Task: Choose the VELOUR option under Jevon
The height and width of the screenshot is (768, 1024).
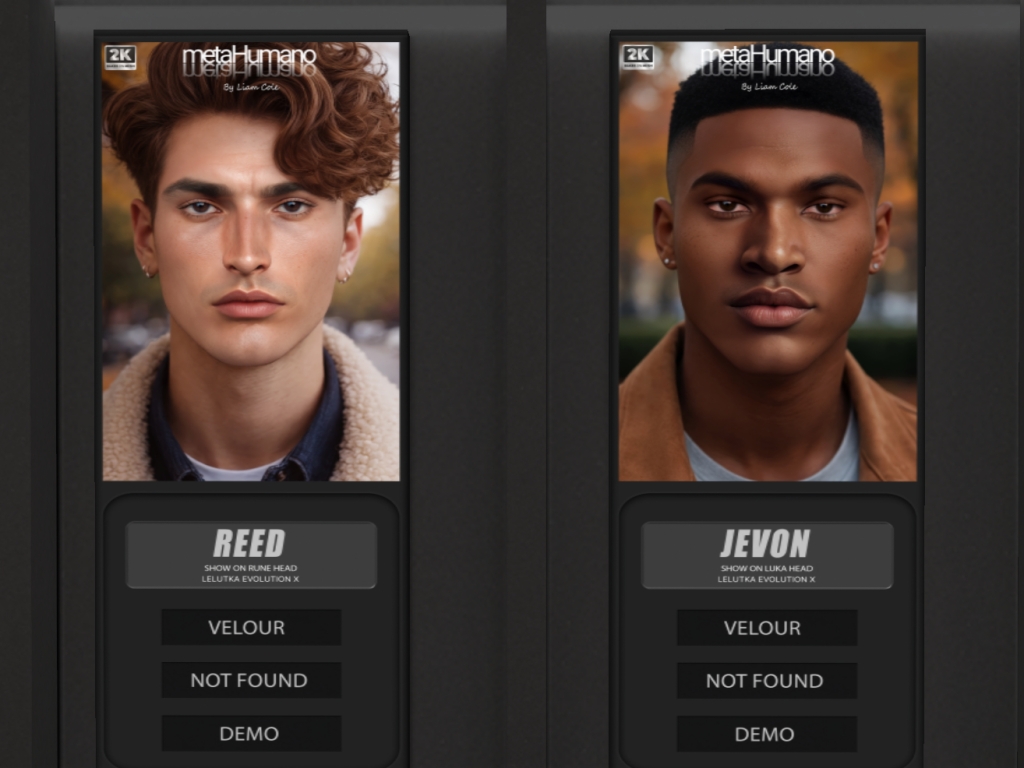Action: point(766,628)
